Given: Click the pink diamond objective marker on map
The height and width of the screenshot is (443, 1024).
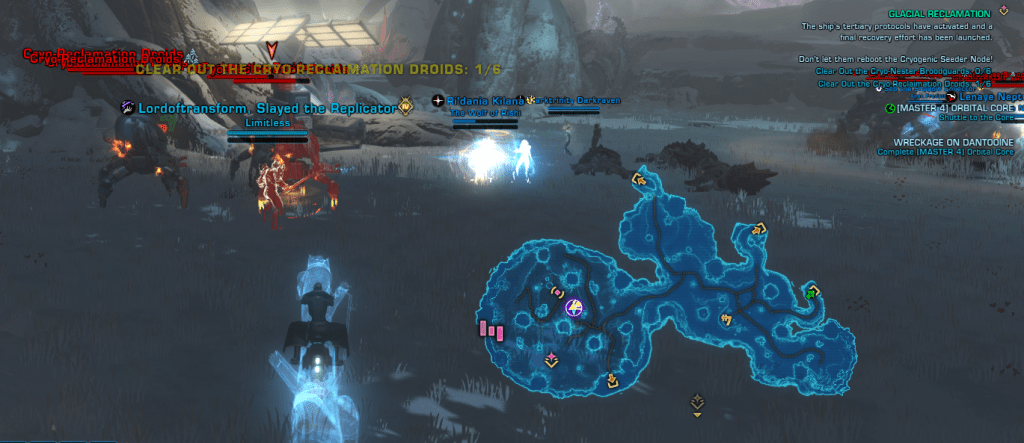Looking at the screenshot, I should pyautogui.click(x=550, y=359).
